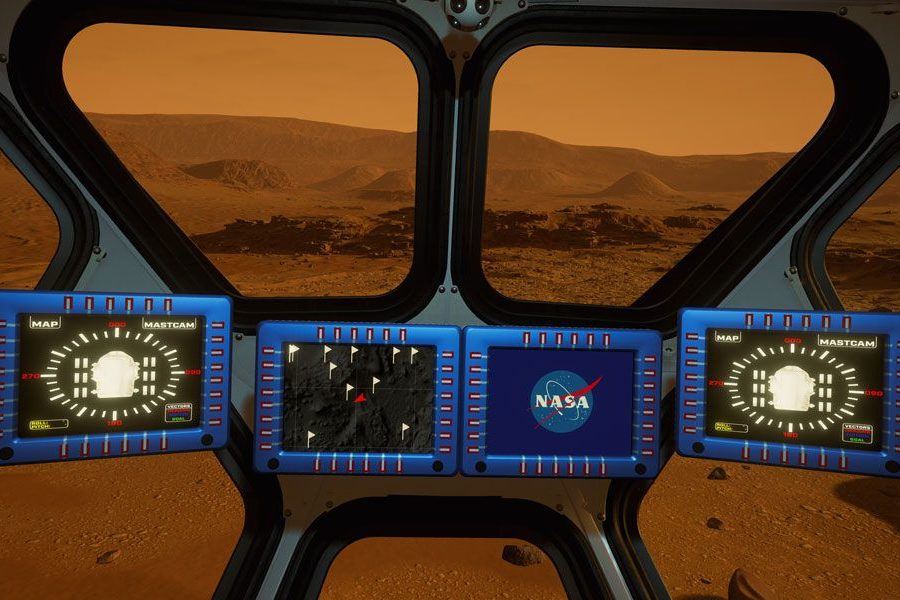Click the terrain map screen with flags
Image resolution: width=900 pixels, height=600 pixels.
(359, 396)
